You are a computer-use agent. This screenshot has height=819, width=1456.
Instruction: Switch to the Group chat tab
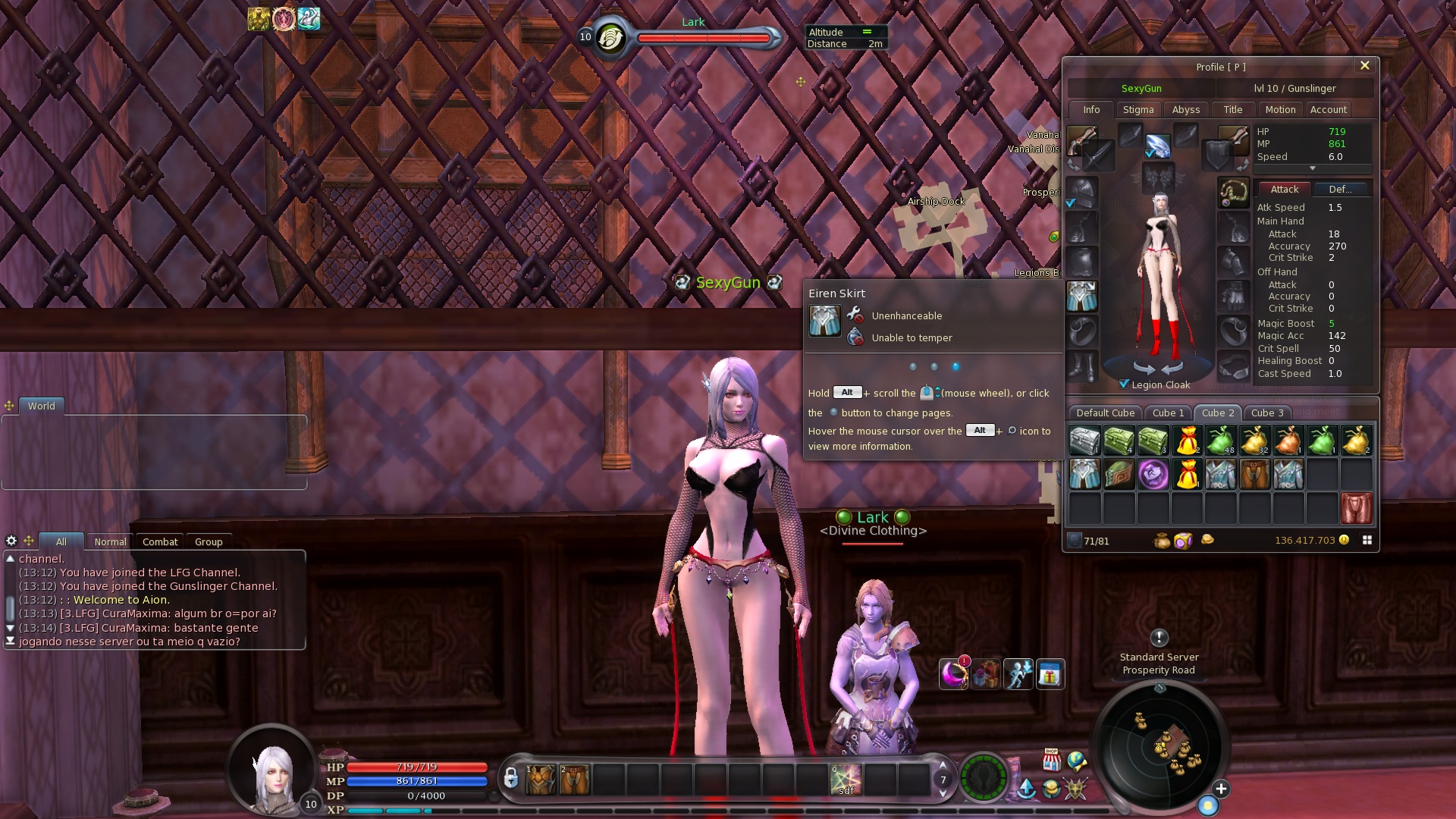[209, 542]
